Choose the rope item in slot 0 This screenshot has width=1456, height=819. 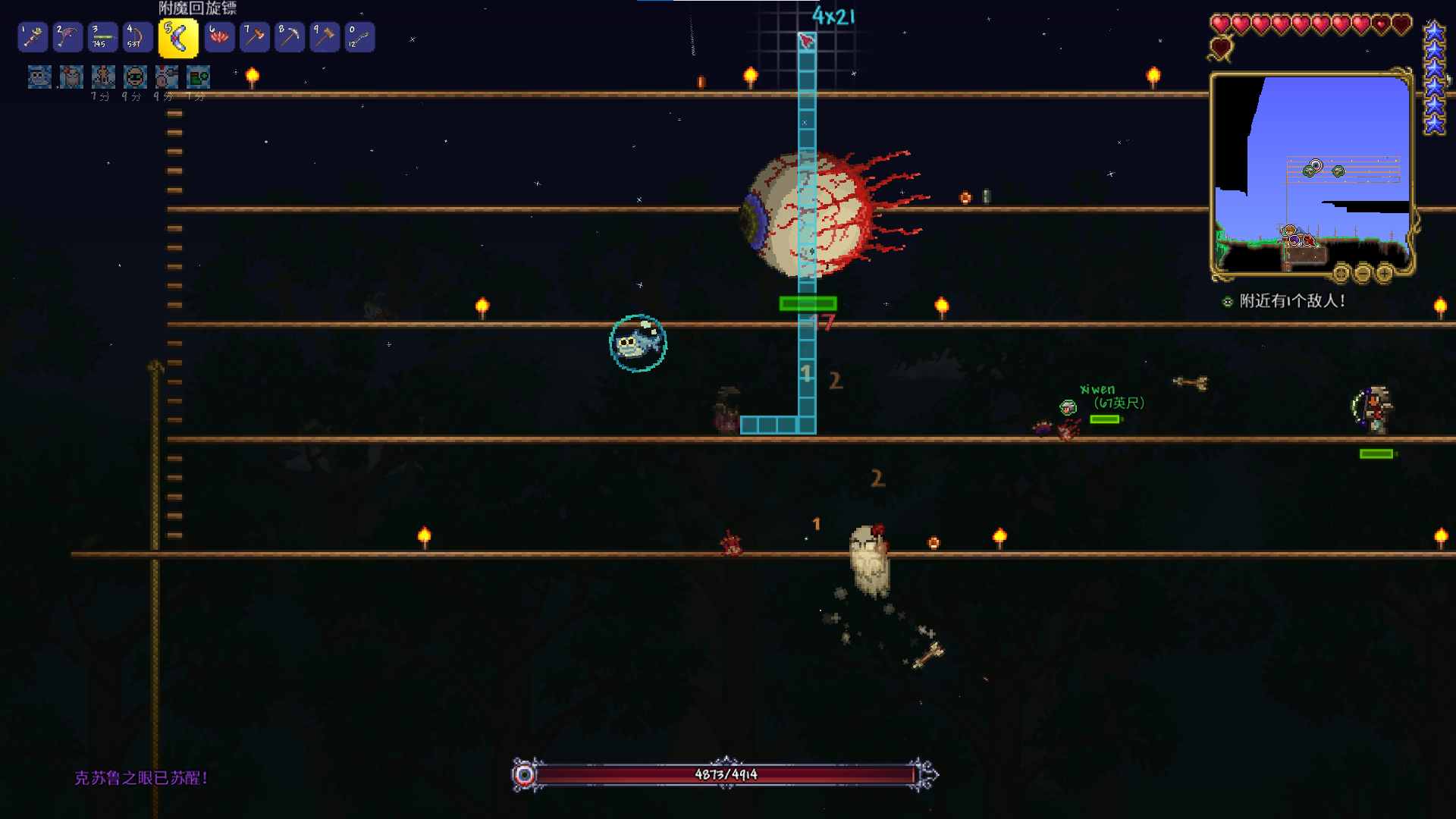(359, 37)
